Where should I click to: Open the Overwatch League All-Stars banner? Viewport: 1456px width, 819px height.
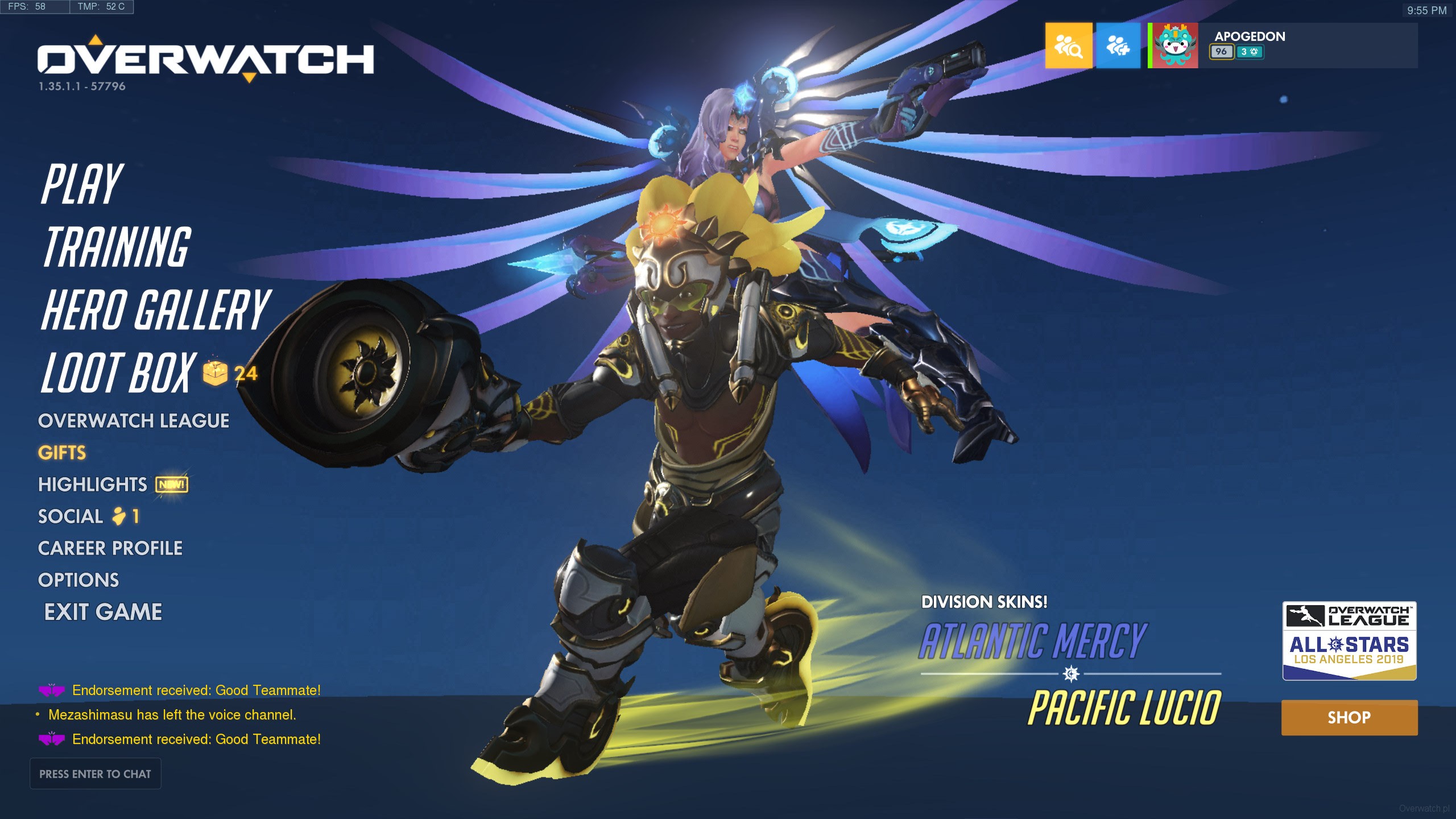coord(1349,641)
